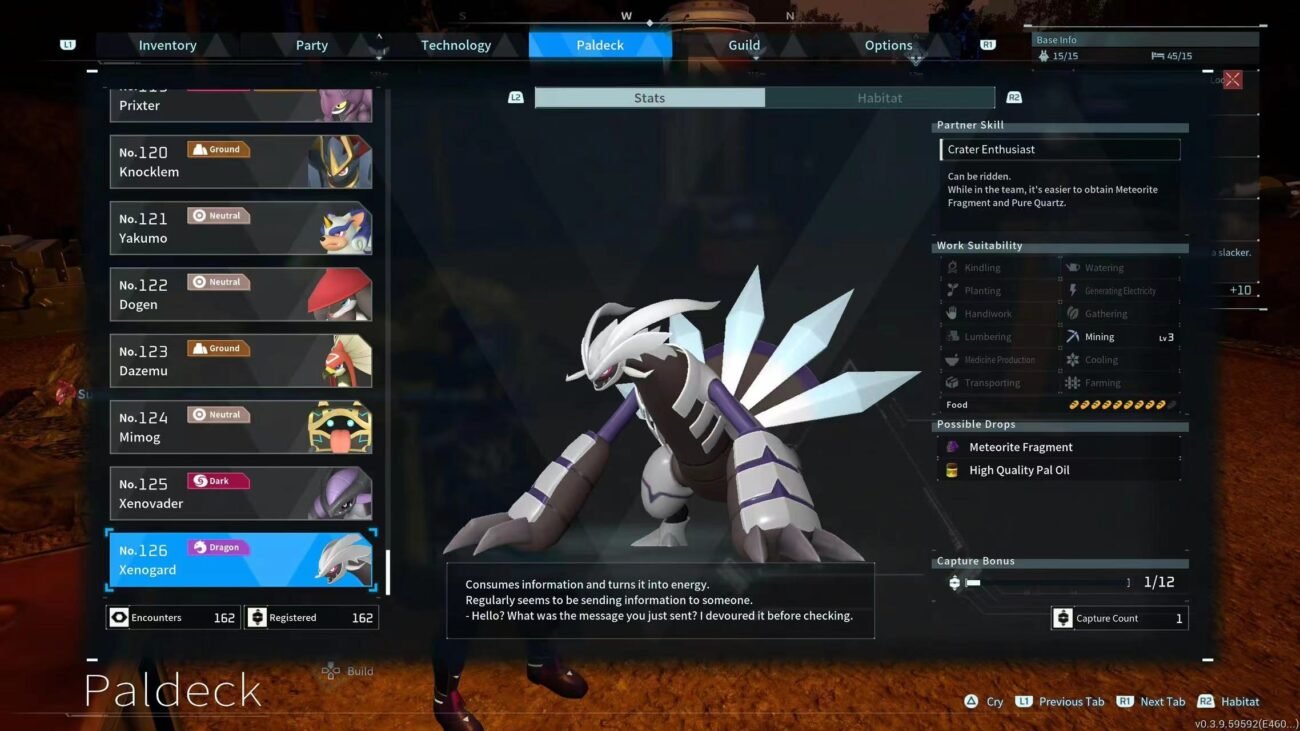This screenshot has height=731, width=1300.
Task: Open the Guild tab
Action: click(x=744, y=45)
